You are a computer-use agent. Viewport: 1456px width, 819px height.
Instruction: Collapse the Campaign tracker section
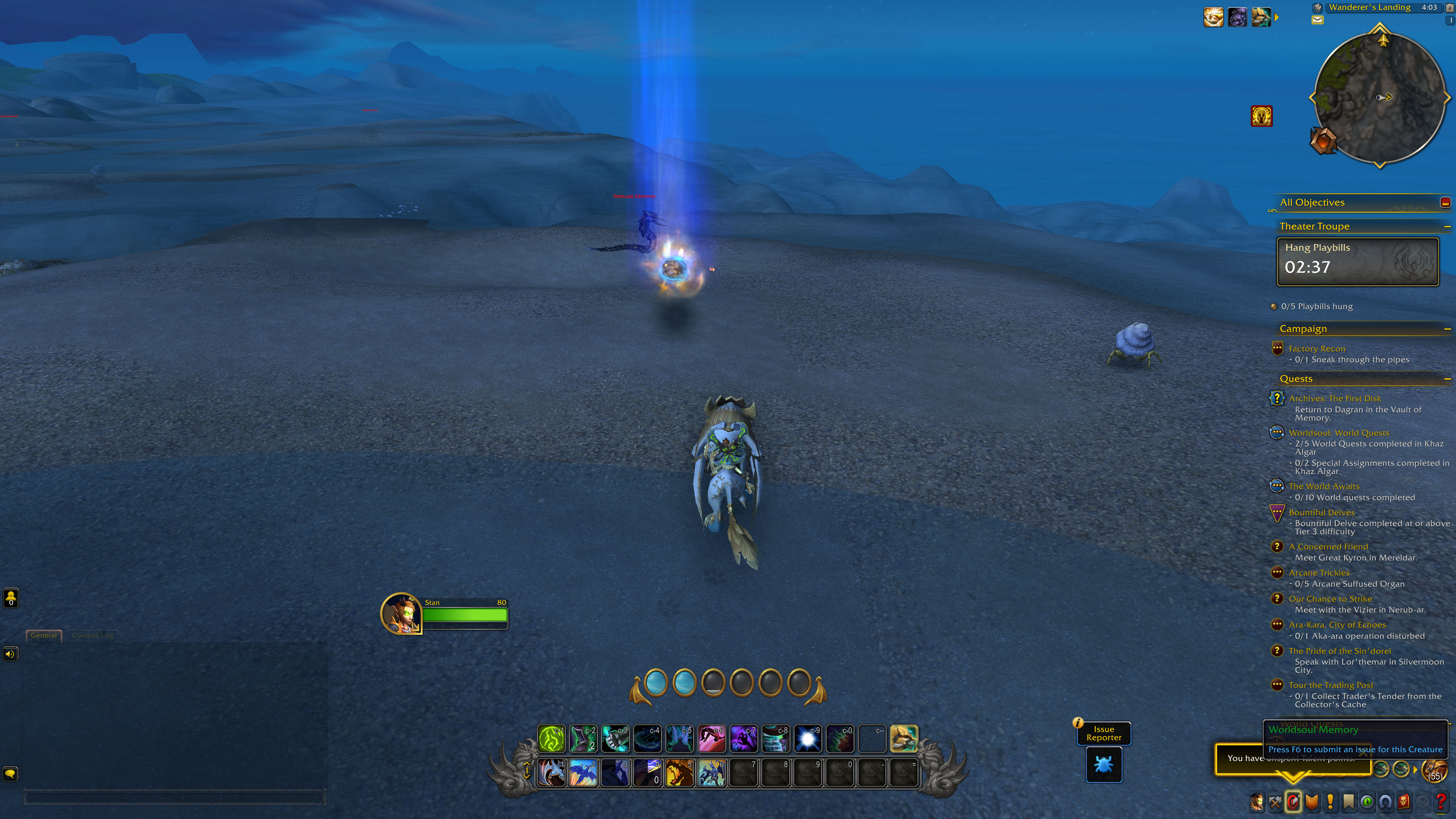pos(1447,328)
